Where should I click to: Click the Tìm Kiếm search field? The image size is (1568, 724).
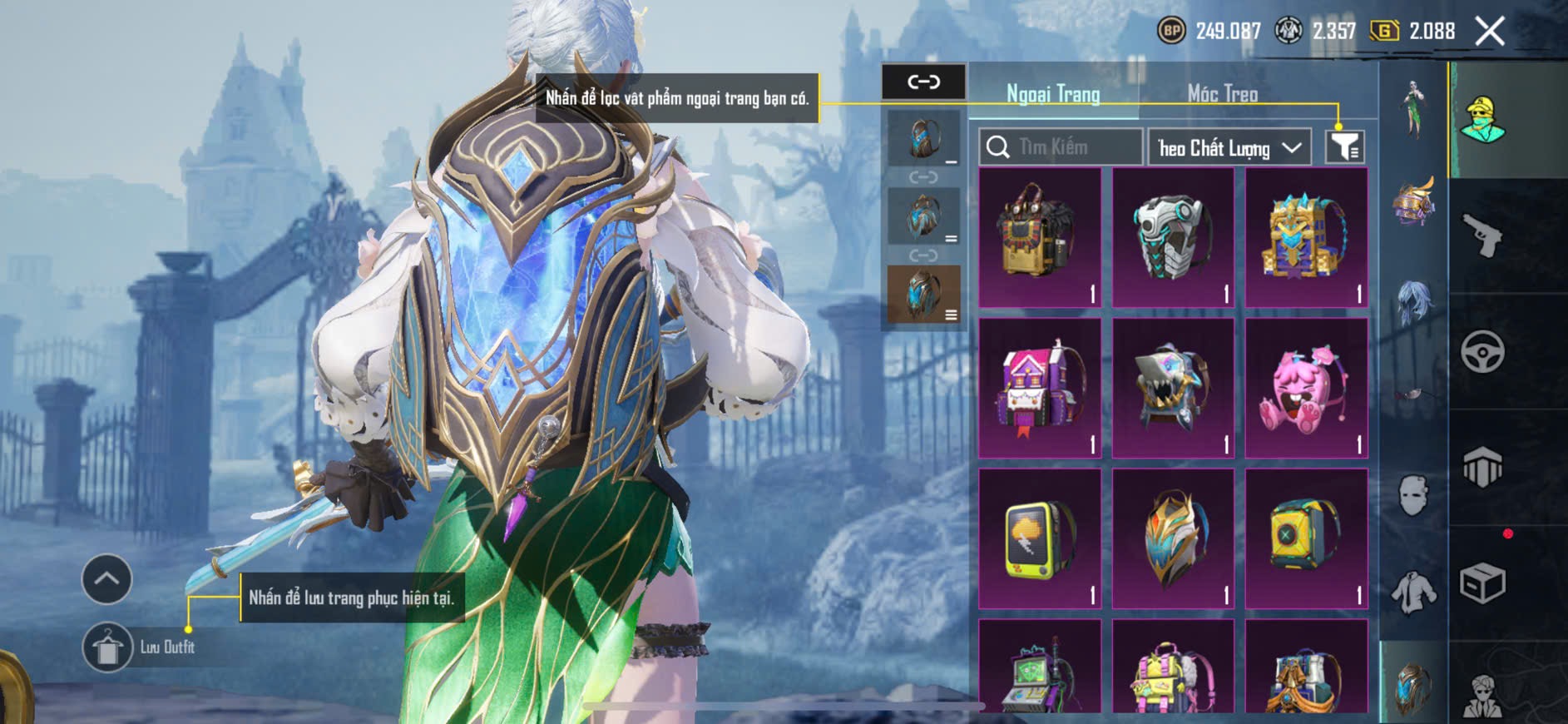point(1061,147)
